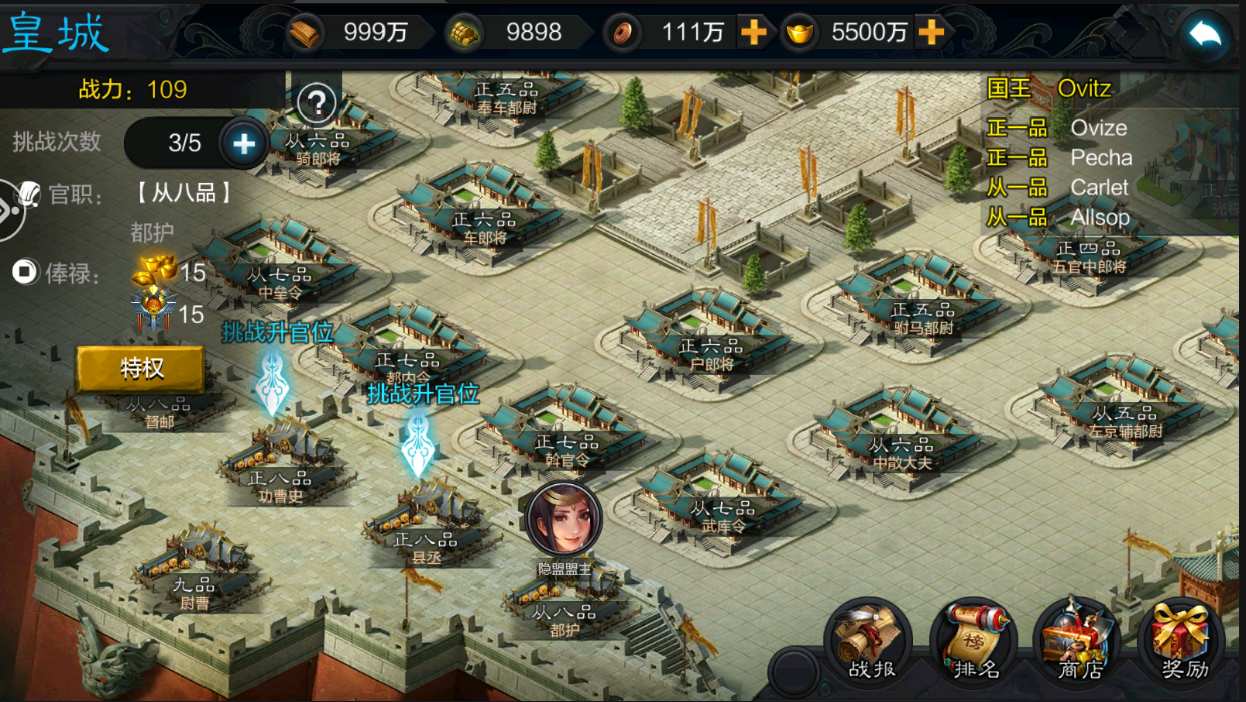
Task: Go back with the return arrow button
Action: (x=1206, y=36)
